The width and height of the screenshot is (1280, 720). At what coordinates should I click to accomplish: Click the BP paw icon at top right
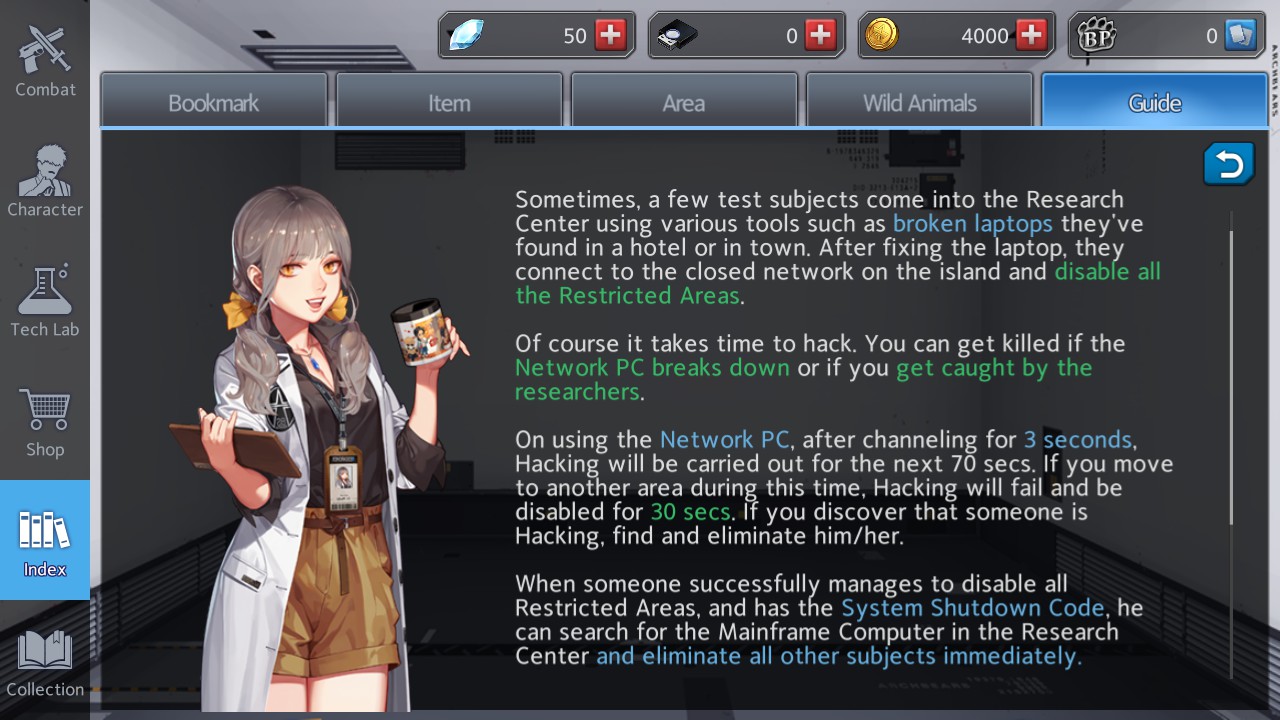tap(1097, 34)
